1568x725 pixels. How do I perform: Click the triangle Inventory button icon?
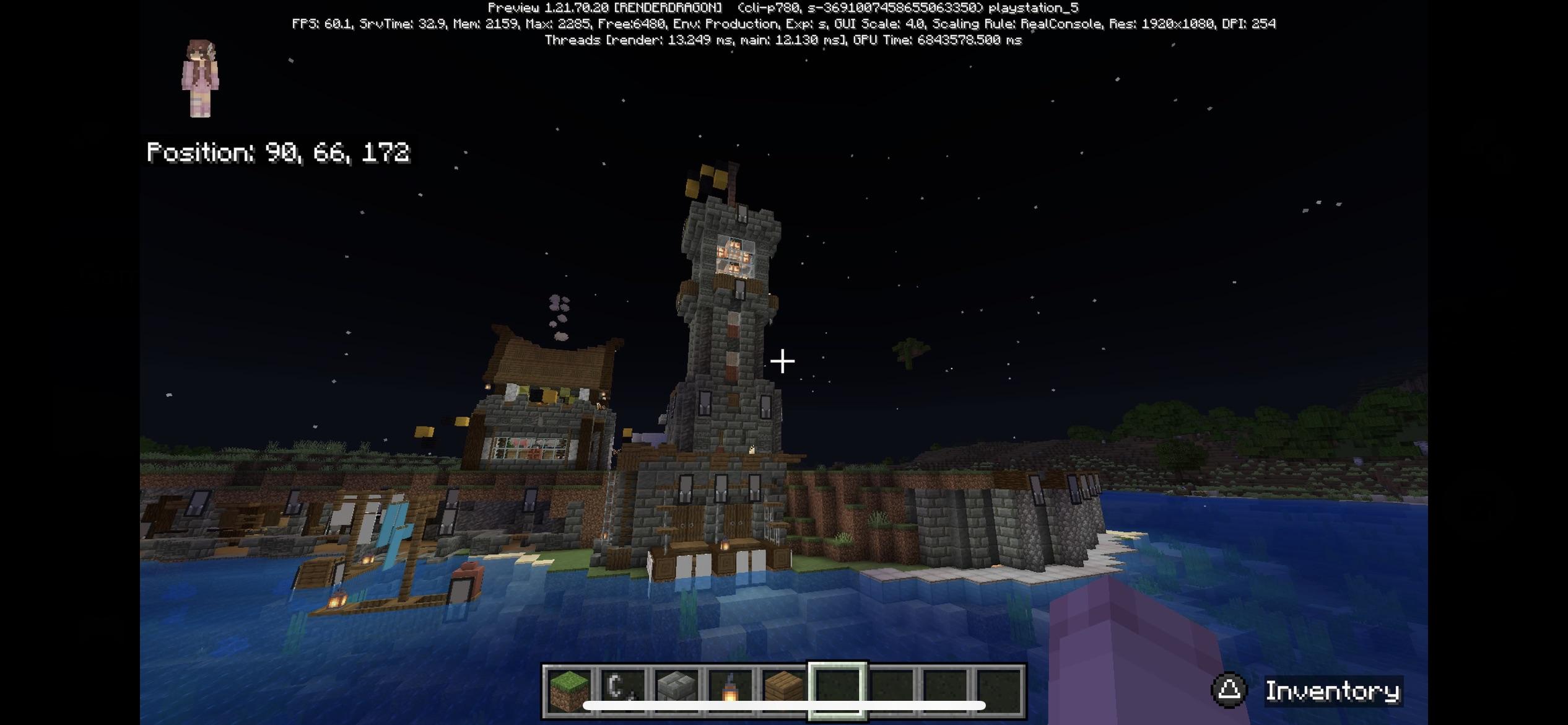[x=1229, y=689]
